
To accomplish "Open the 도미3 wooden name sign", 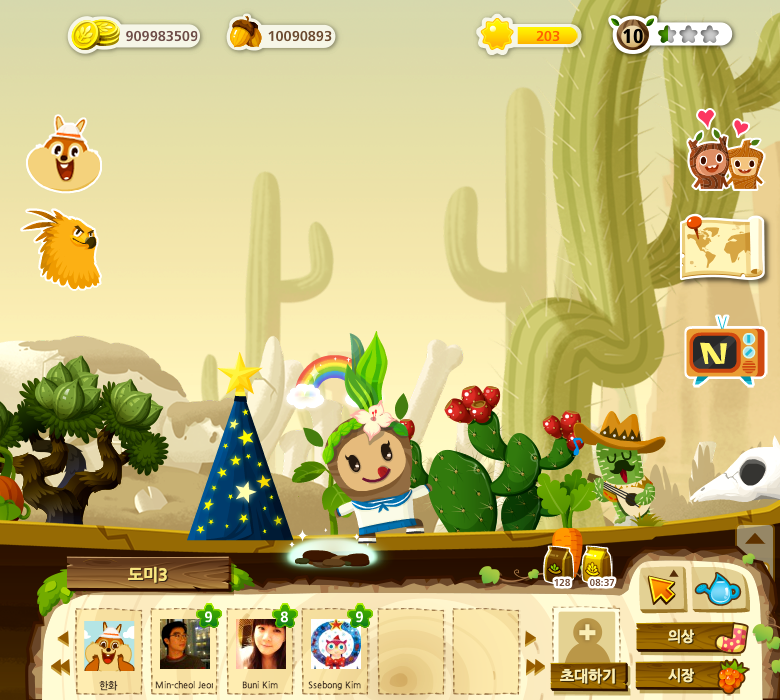I will (x=147, y=574).
